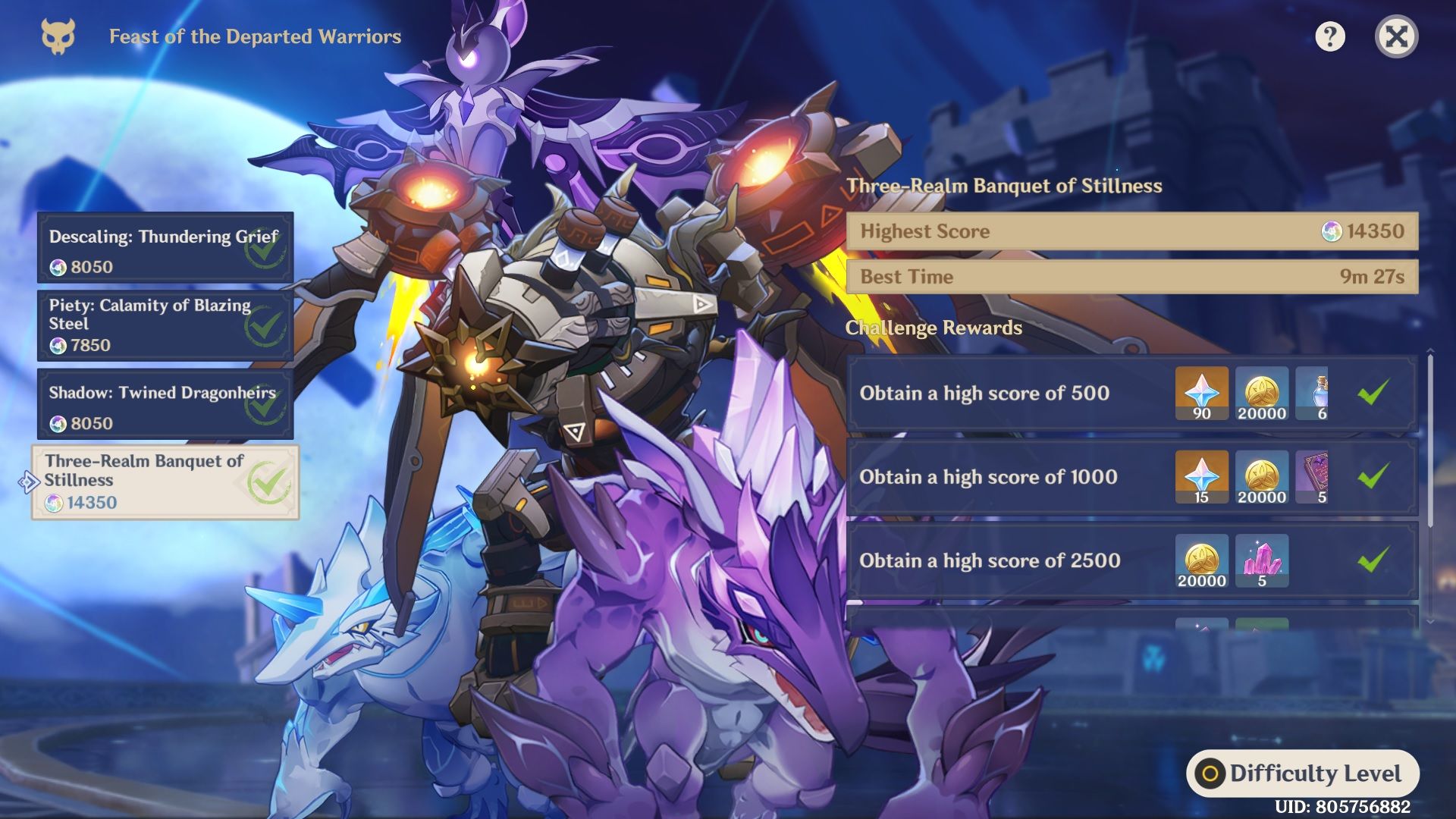
Task: Click the Mora coin icon in the 1000 score row
Action: click(x=1262, y=477)
